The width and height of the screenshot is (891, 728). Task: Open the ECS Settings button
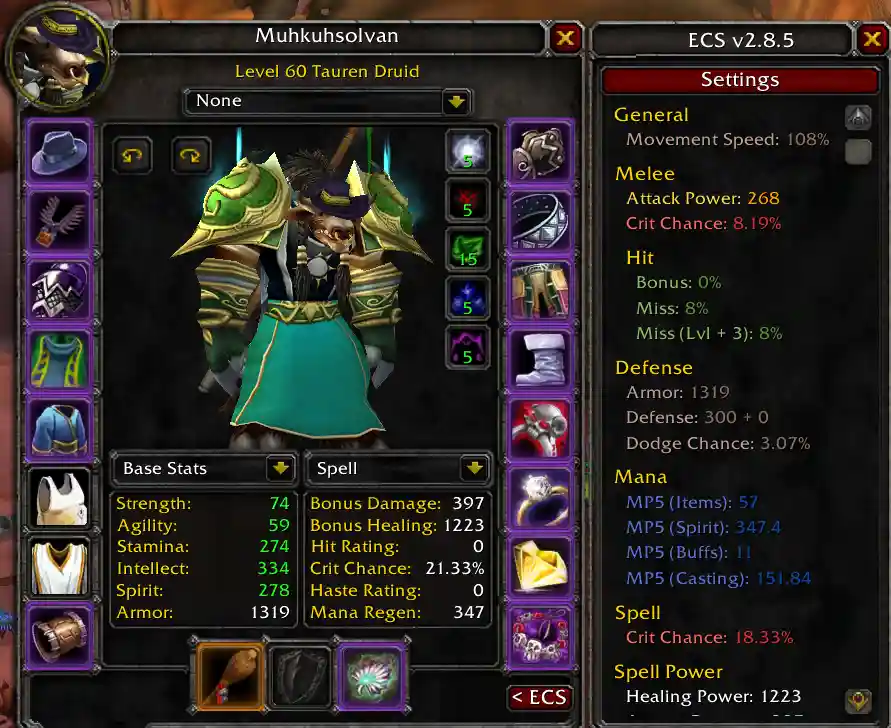(x=739, y=80)
